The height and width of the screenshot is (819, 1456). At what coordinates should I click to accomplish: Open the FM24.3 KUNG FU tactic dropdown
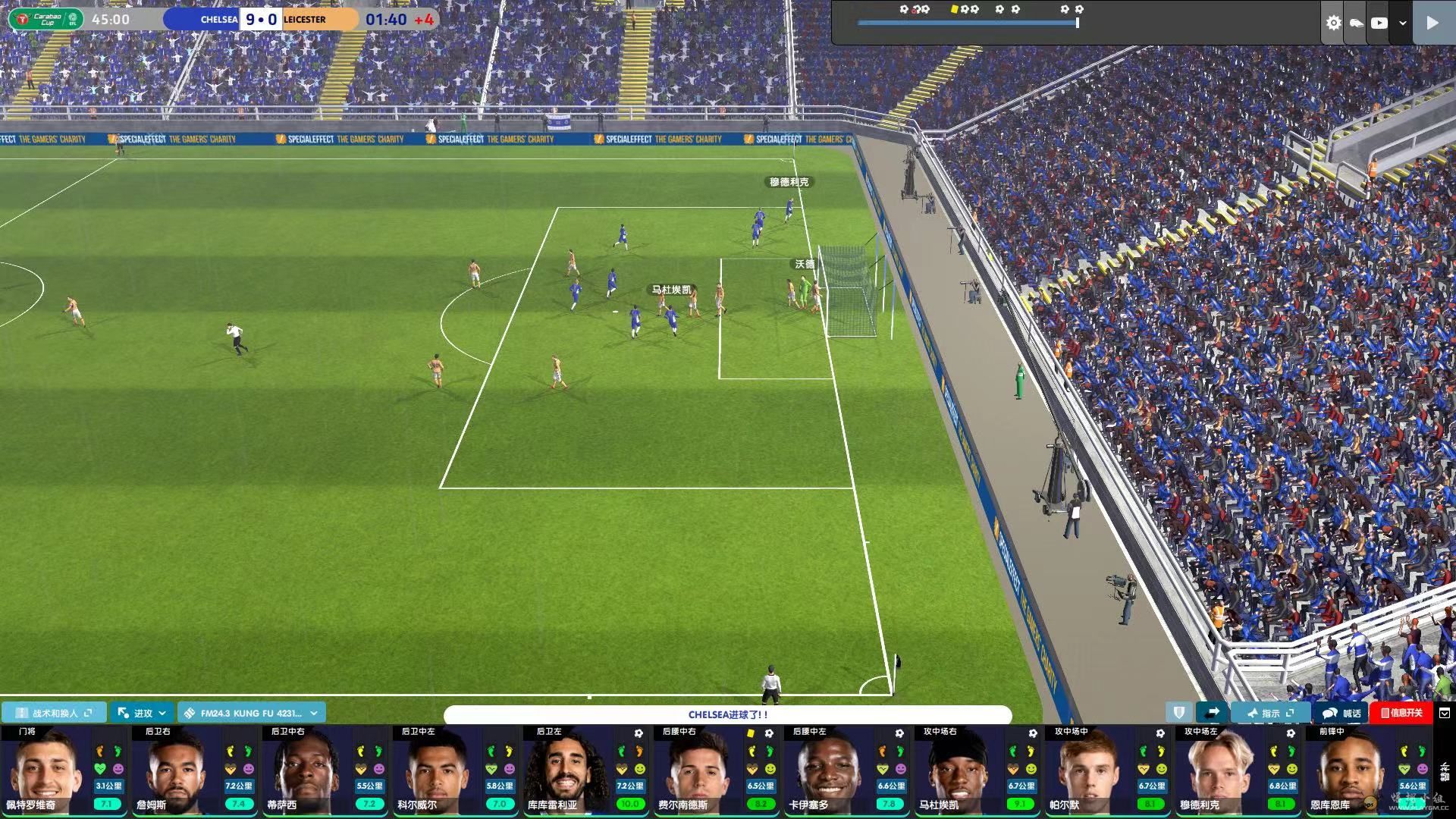[252, 713]
